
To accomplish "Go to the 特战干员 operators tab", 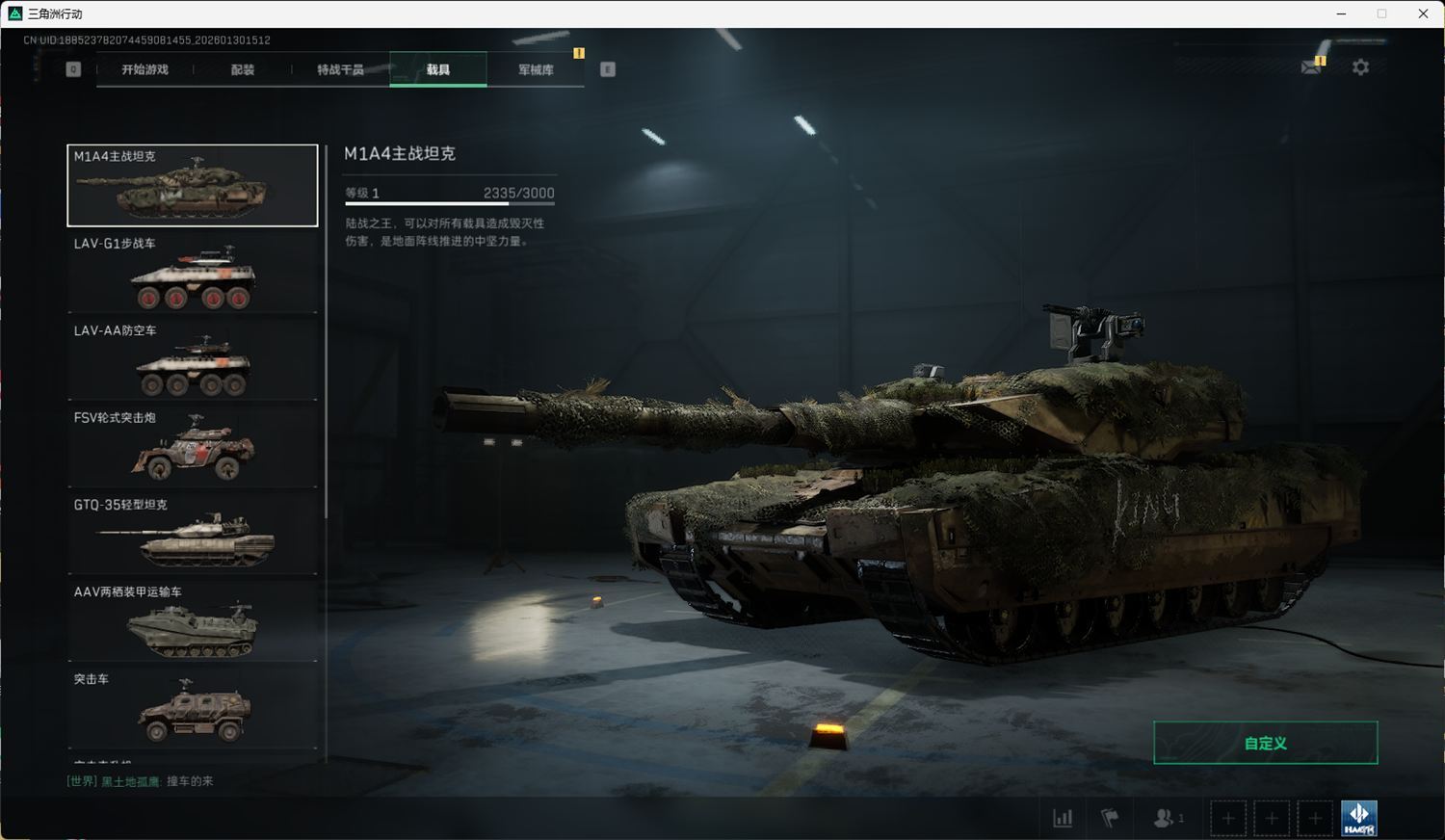I will pos(340,69).
